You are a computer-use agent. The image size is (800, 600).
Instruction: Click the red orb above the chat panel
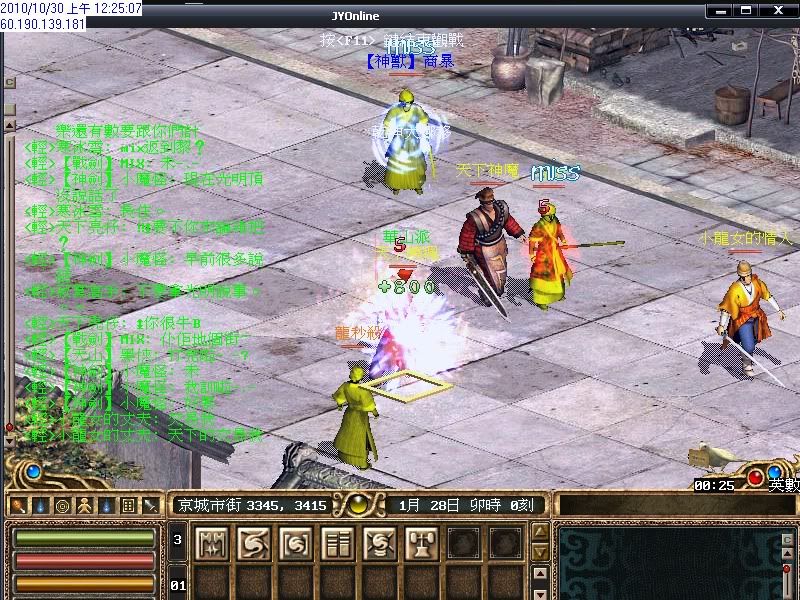(x=755, y=474)
